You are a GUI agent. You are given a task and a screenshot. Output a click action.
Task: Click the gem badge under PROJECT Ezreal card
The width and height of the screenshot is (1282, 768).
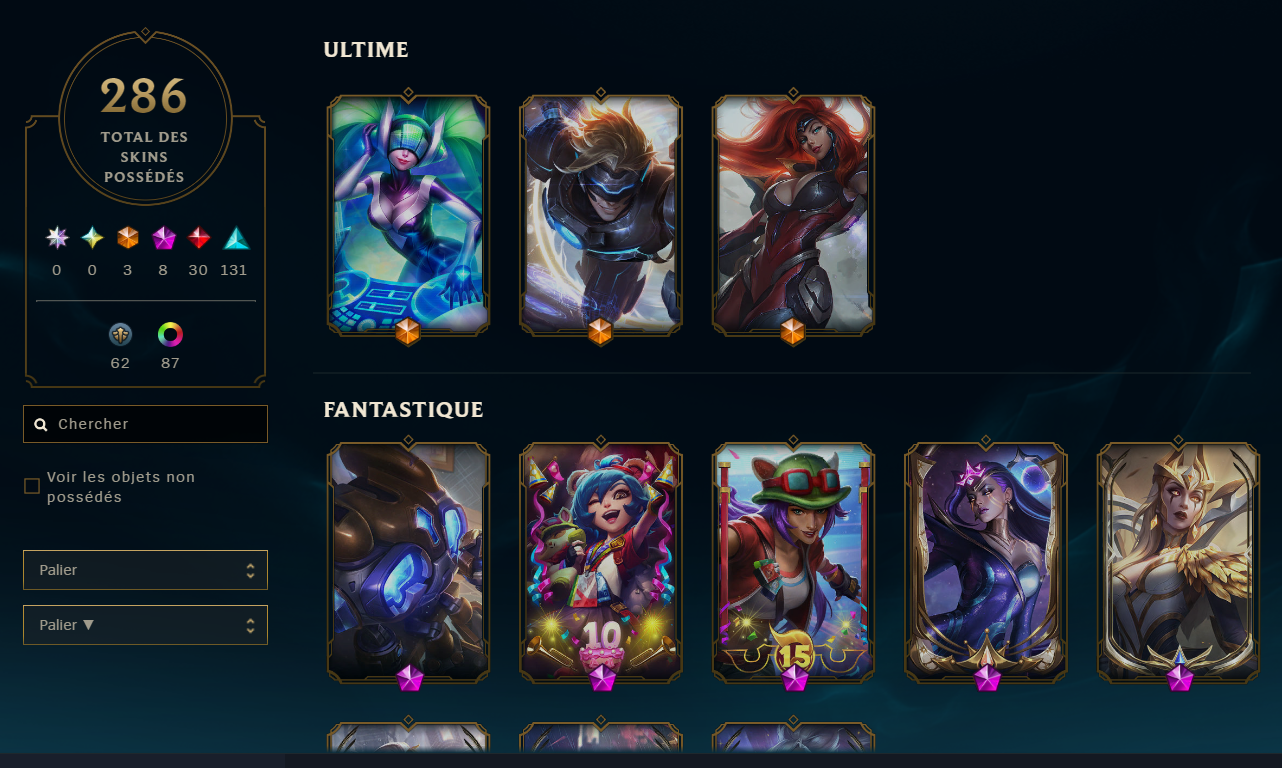(x=600, y=333)
